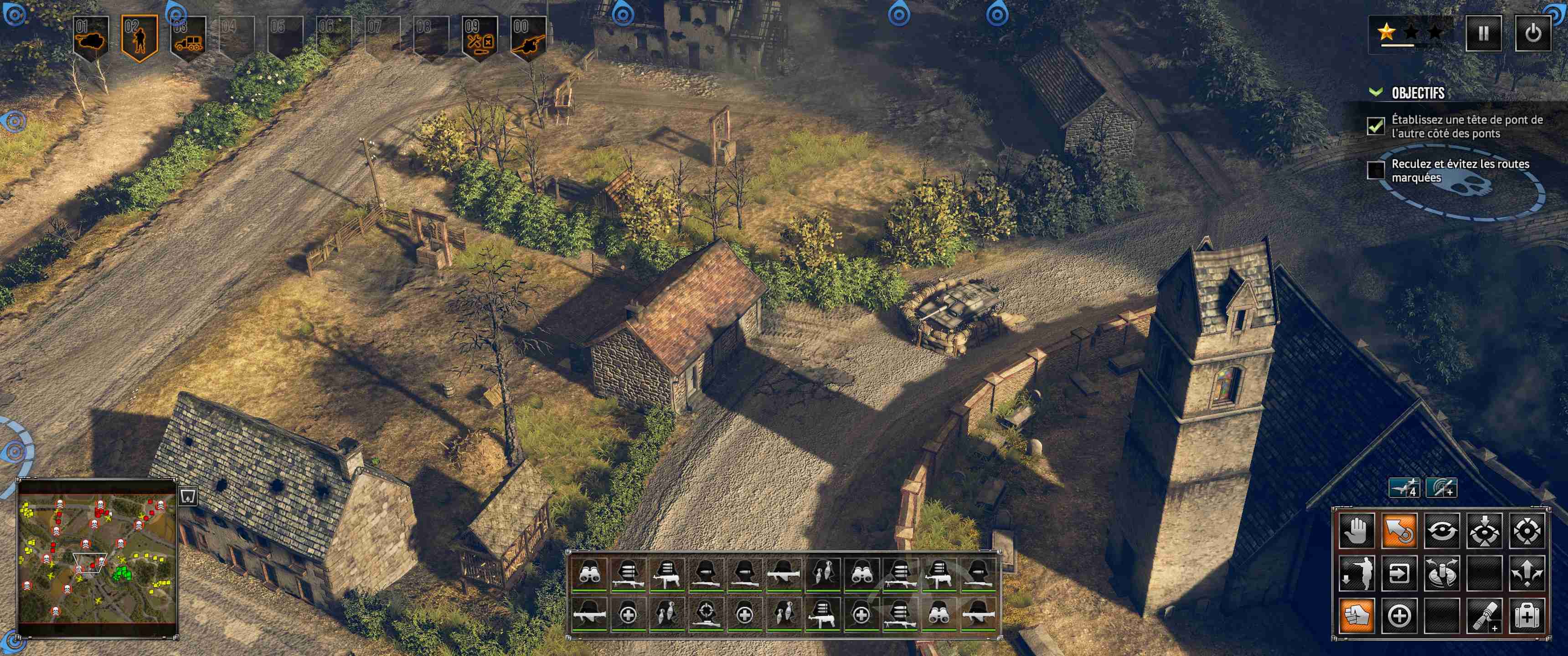This screenshot has width=1568, height=656.
Task: Use the medkit heal command
Action: tap(1527, 616)
